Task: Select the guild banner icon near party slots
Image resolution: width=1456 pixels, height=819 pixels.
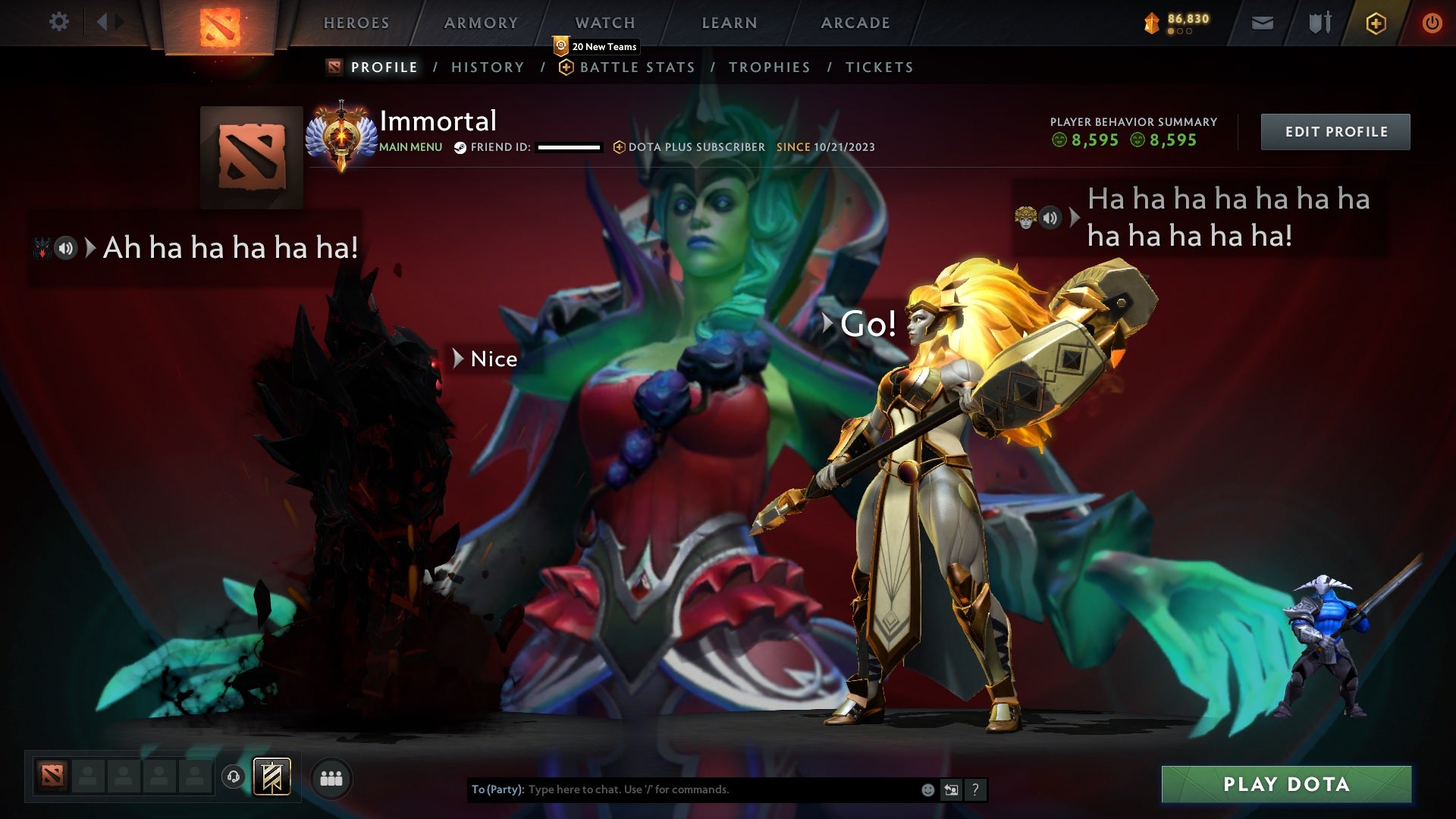Action: [x=273, y=778]
